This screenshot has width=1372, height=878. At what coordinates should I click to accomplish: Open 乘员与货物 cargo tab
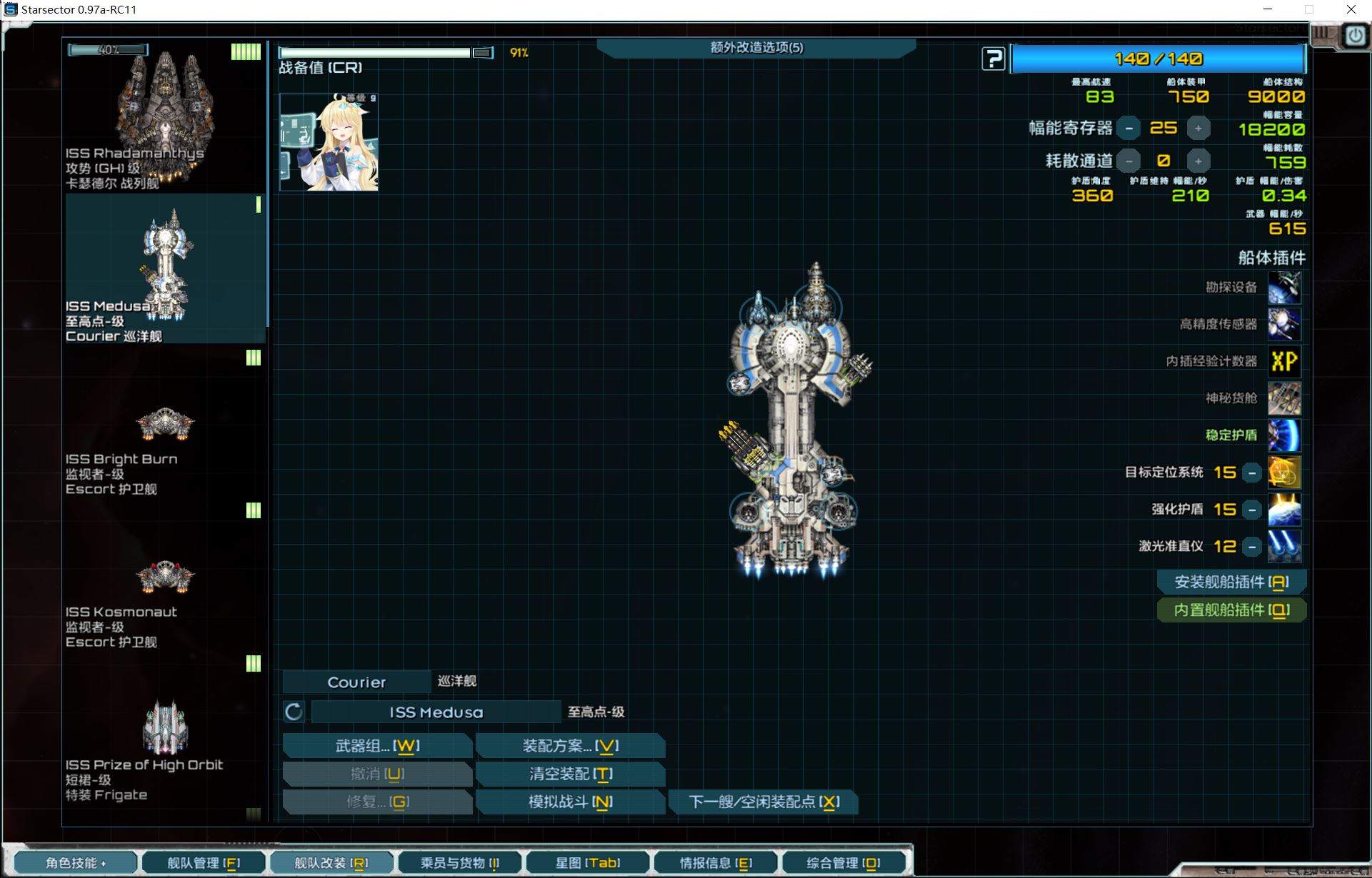point(459,863)
